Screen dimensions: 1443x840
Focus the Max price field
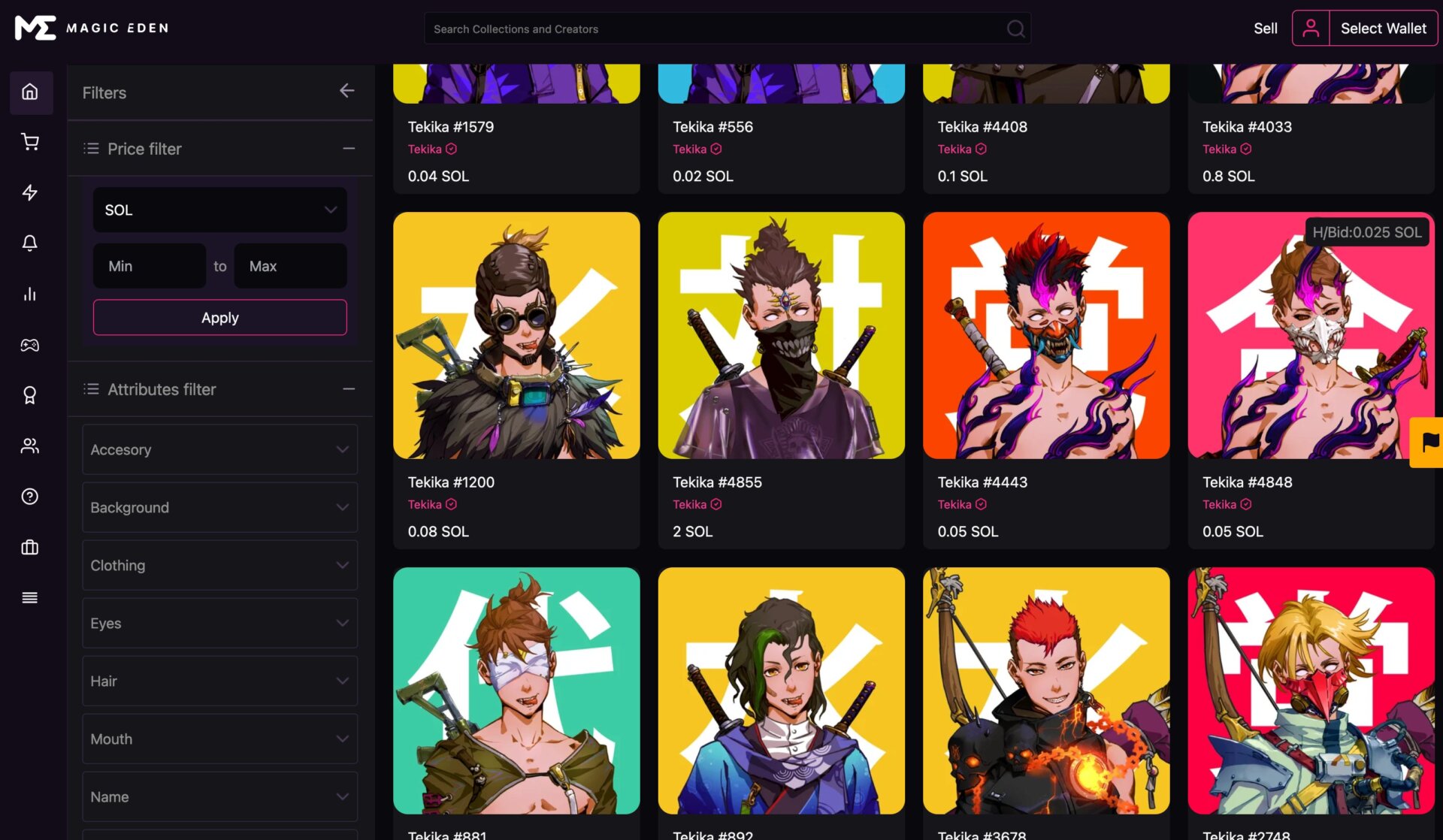pyautogui.click(x=290, y=266)
